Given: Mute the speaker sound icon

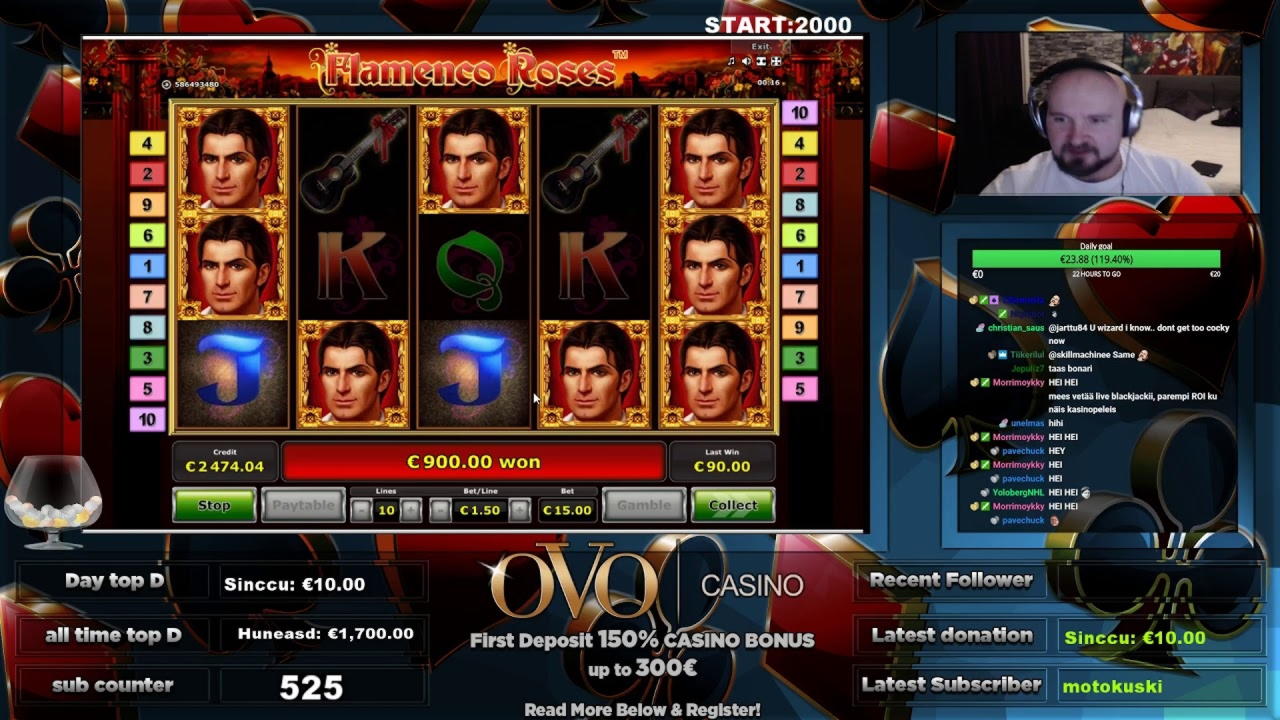Looking at the screenshot, I should tap(746, 61).
